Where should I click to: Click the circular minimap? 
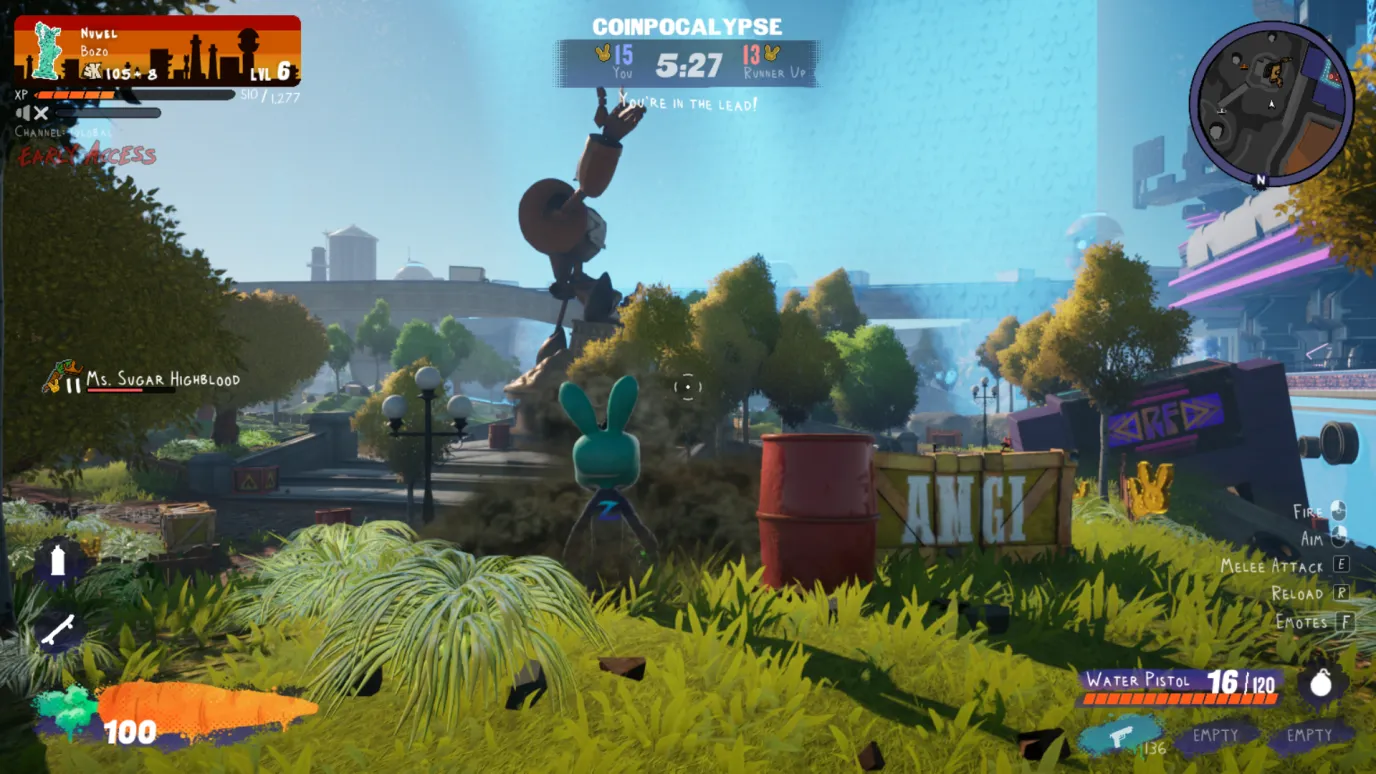(1270, 103)
